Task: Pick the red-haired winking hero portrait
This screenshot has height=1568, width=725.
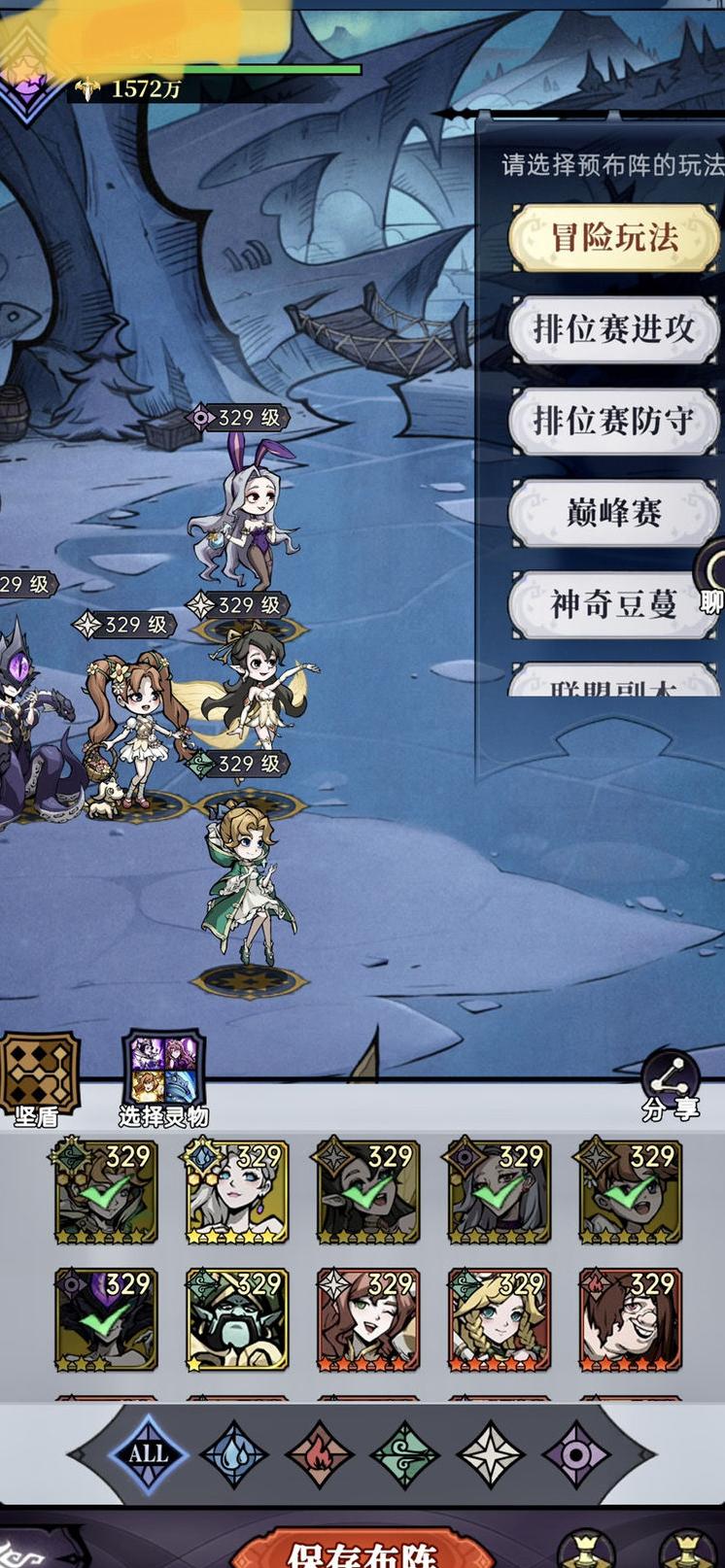Action: point(367,1319)
